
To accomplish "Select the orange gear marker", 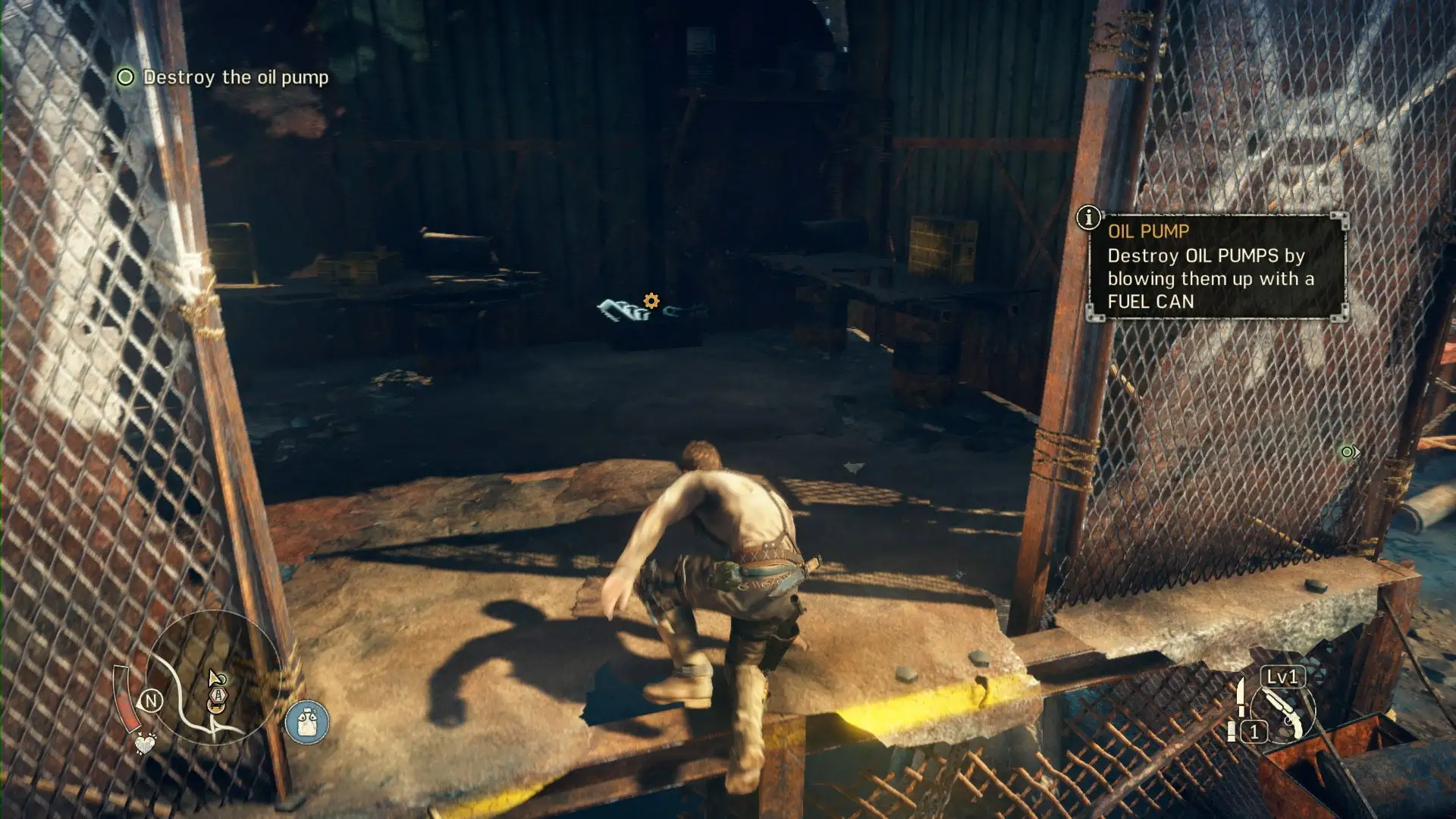I will point(651,301).
